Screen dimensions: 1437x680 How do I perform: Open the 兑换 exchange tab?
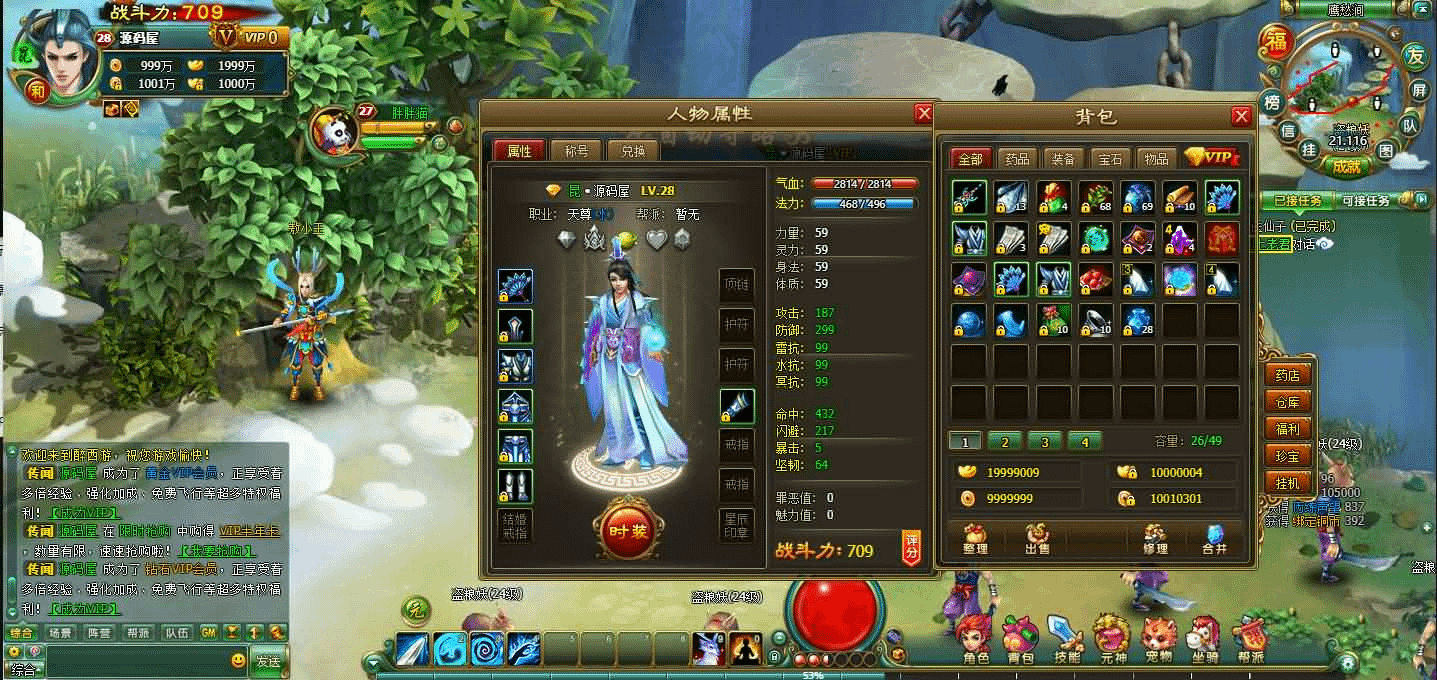pyautogui.click(x=633, y=151)
